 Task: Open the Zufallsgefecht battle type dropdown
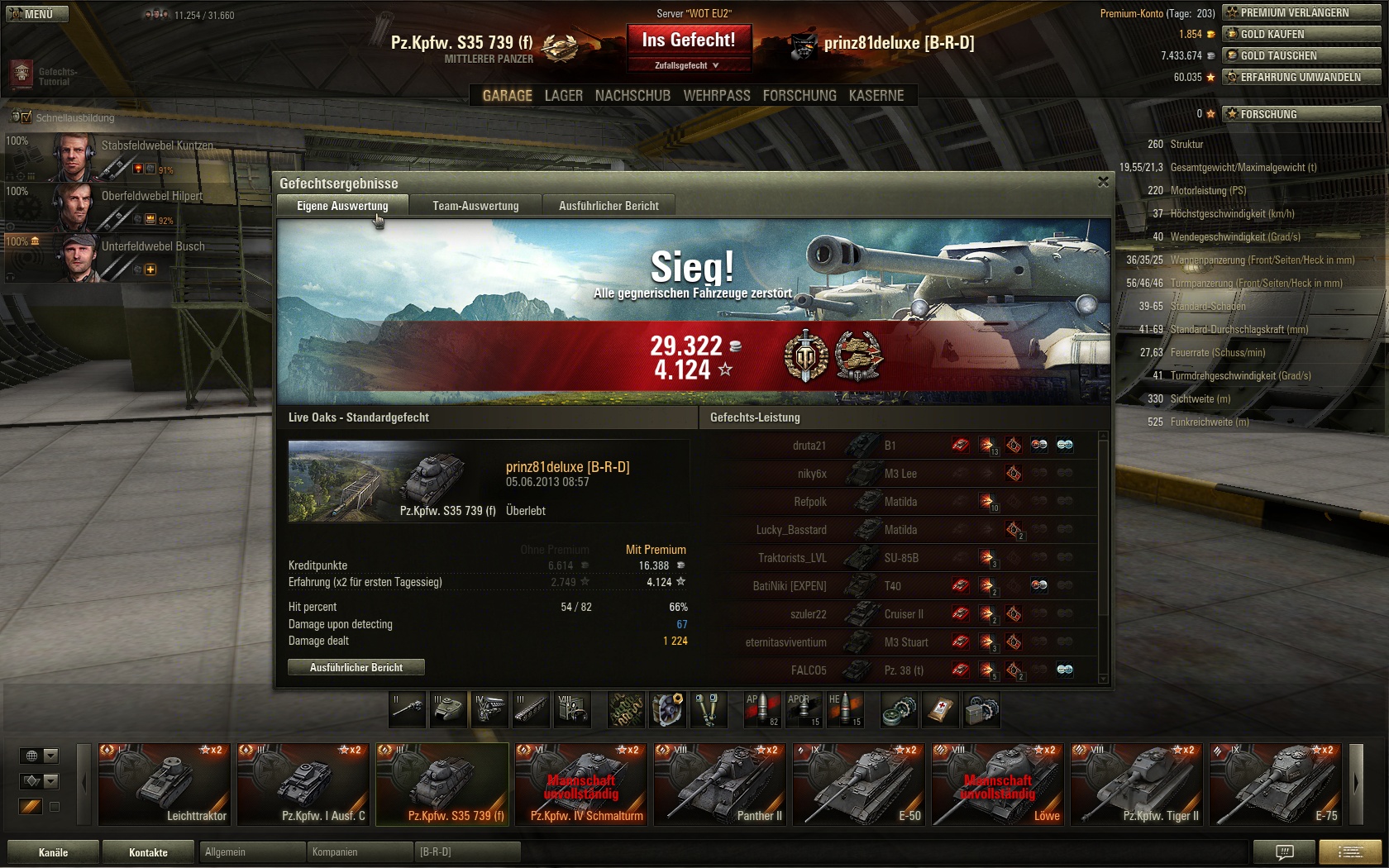[x=688, y=65]
